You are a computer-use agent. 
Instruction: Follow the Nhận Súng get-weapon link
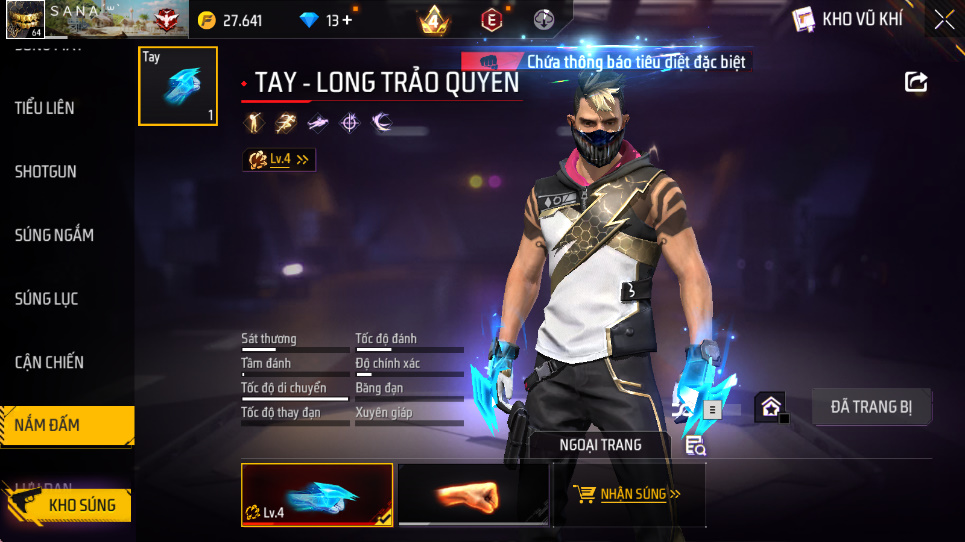630,494
